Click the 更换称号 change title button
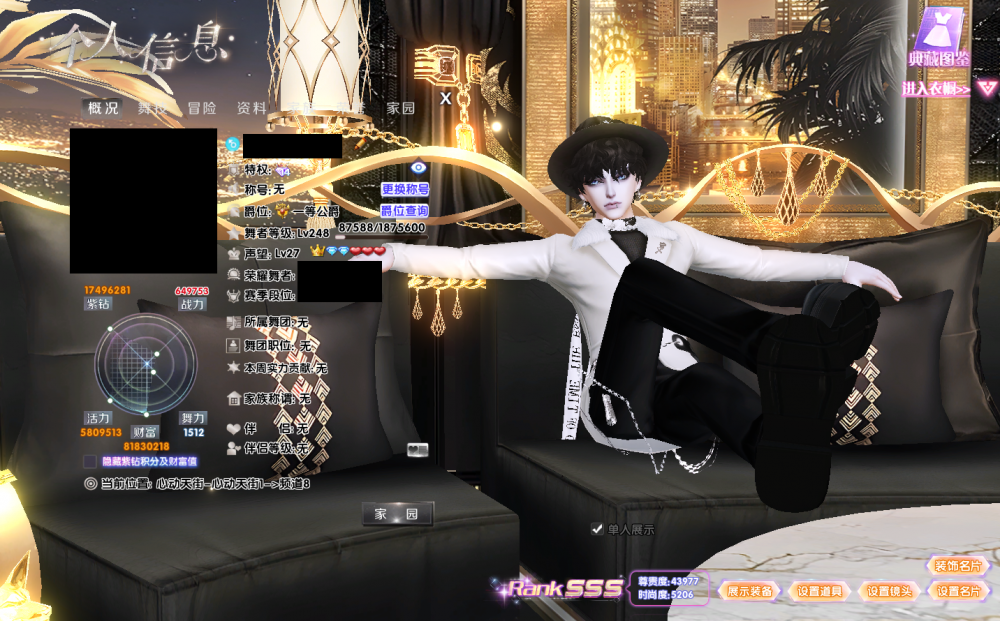1000x621 pixels. point(405,189)
